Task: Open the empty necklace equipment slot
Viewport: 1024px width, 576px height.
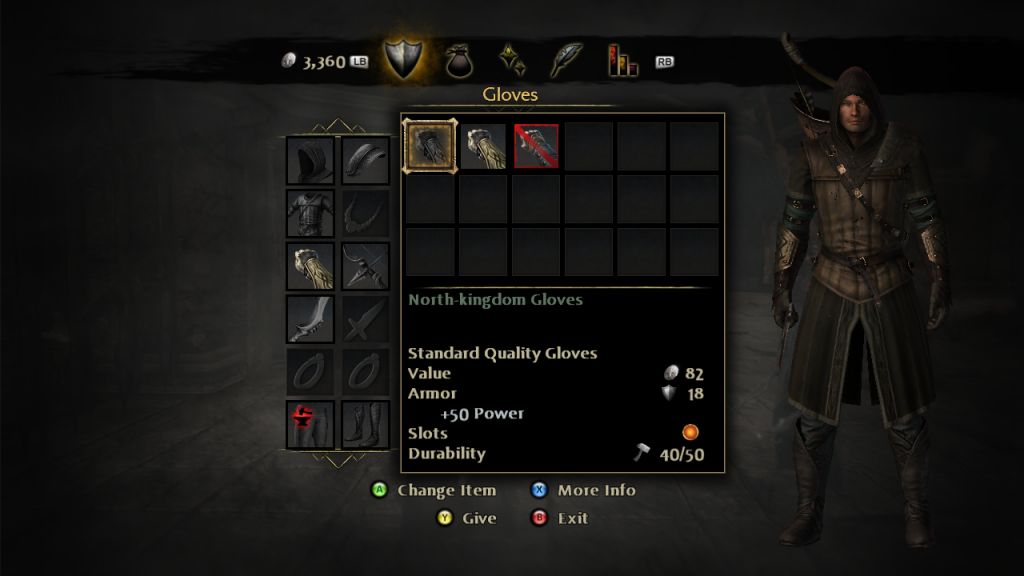Action: point(365,213)
